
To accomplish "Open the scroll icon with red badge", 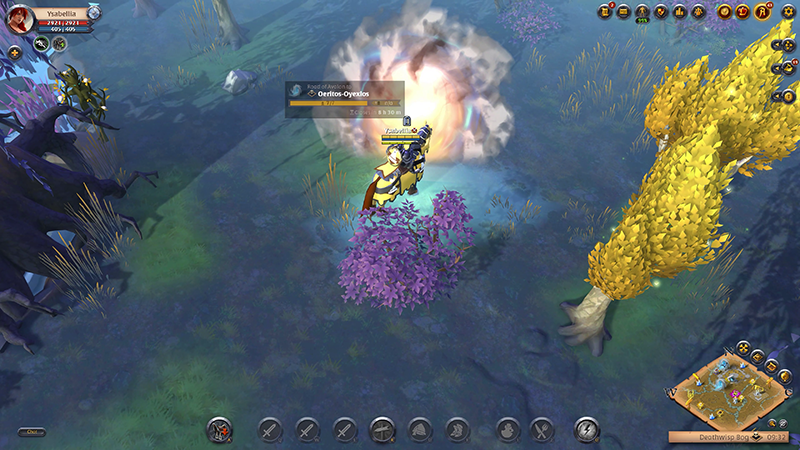I will [605, 12].
